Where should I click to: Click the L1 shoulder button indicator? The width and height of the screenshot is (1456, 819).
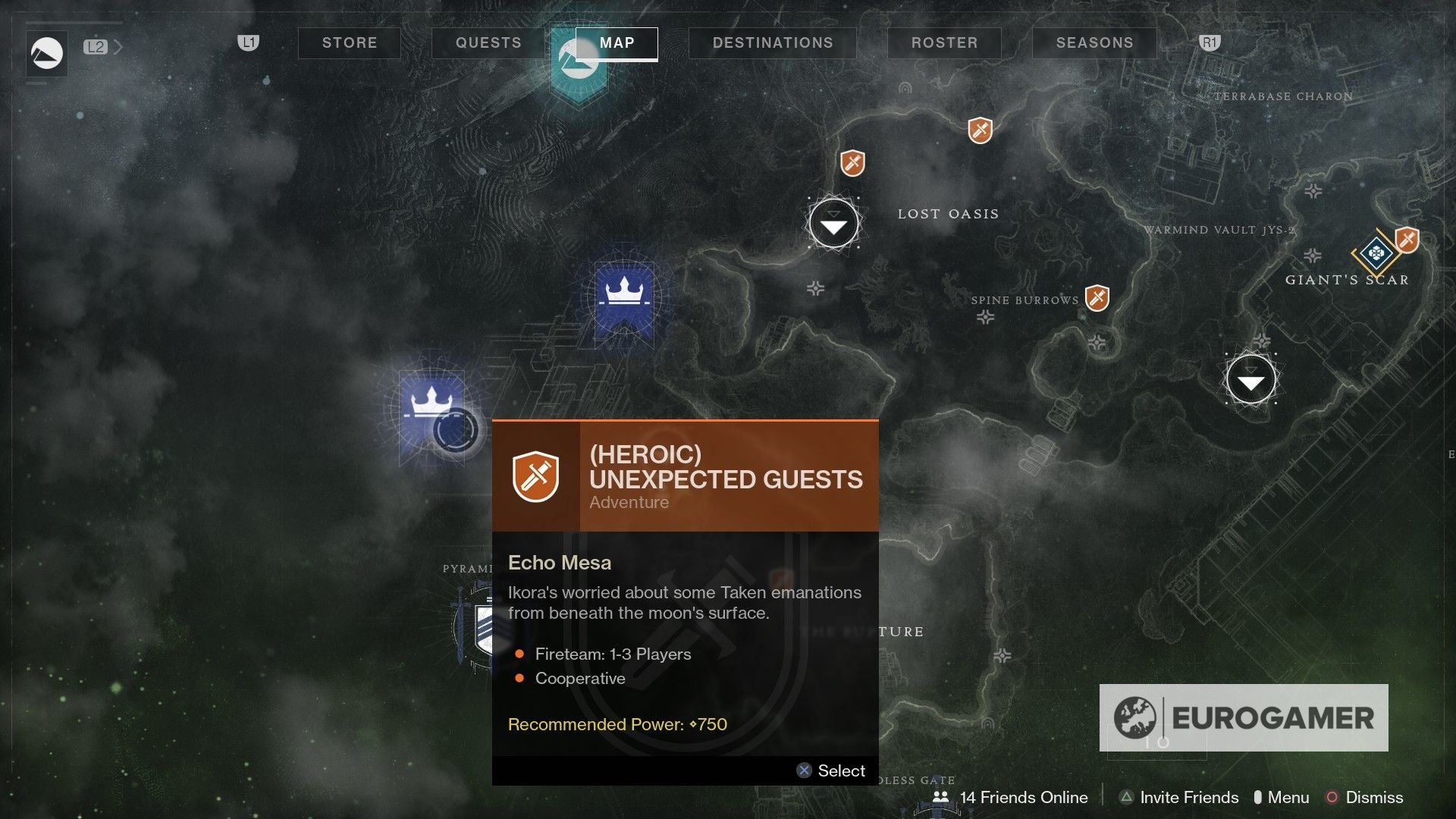click(247, 43)
